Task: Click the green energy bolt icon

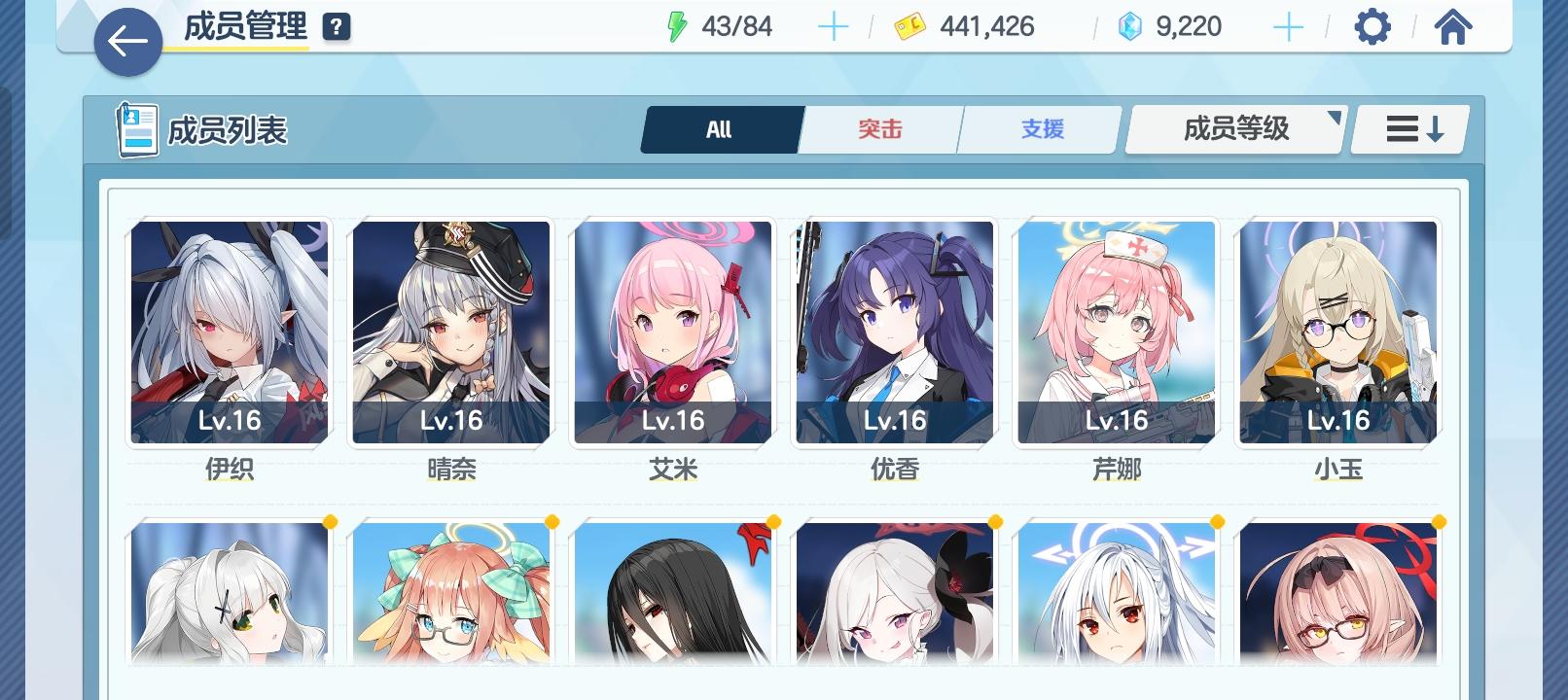Action: (x=678, y=25)
